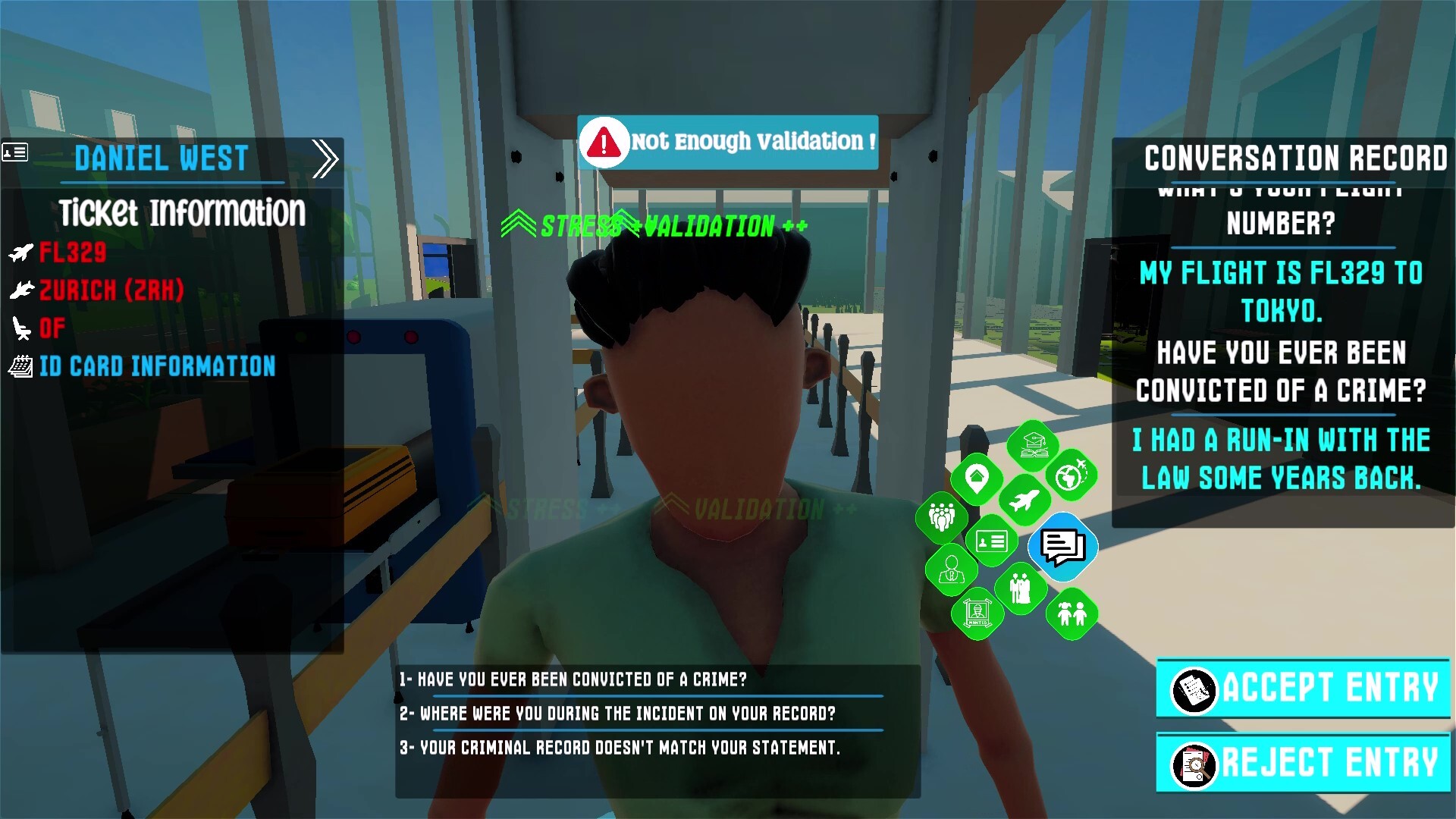1456x819 pixels.
Task: Open the ID card details icon
Action: tap(992, 541)
